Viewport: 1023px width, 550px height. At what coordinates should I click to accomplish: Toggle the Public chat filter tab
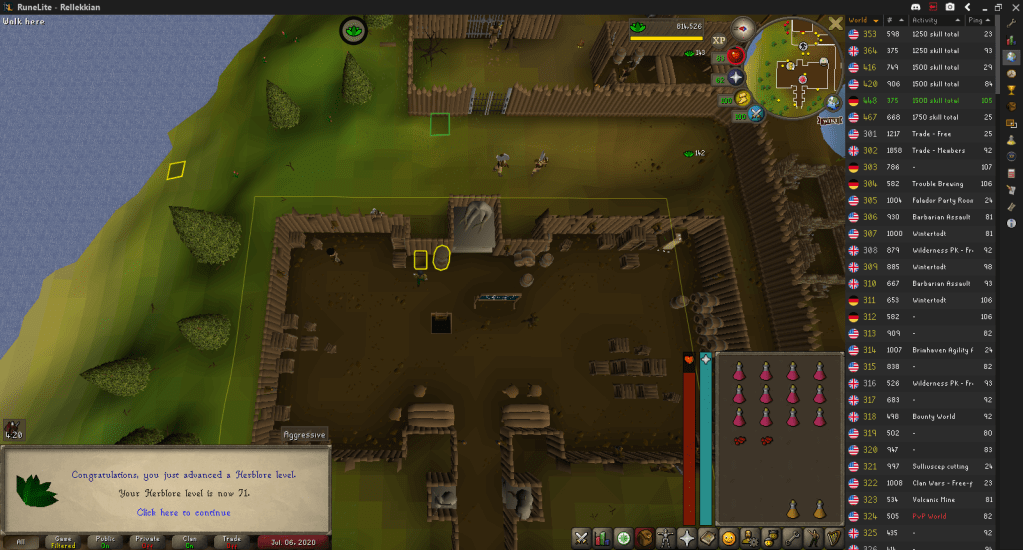[105, 542]
